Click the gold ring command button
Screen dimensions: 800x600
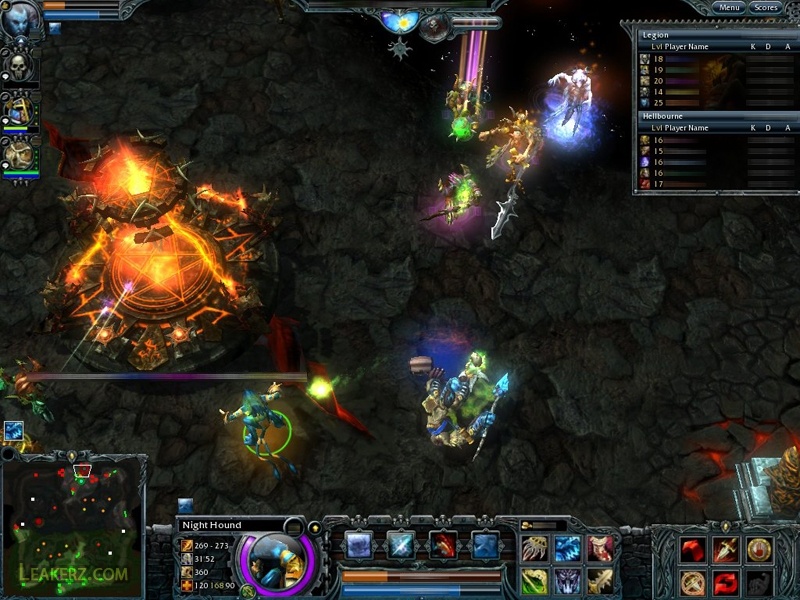(759, 548)
